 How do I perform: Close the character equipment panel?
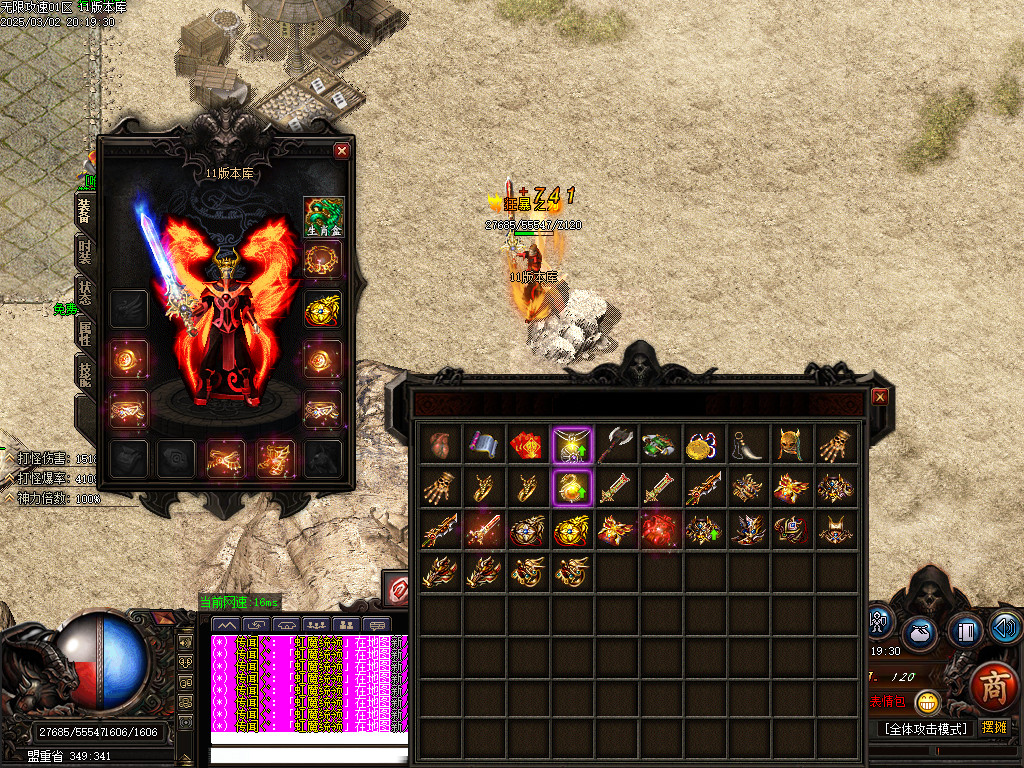(x=342, y=151)
